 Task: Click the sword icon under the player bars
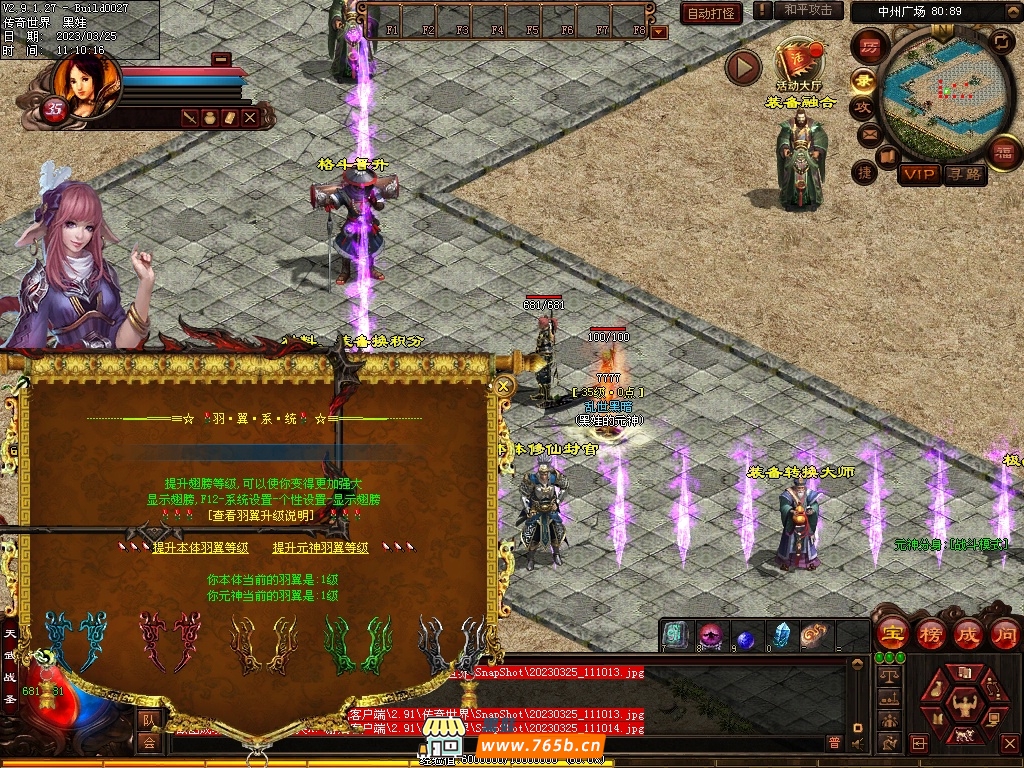[x=190, y=118]
